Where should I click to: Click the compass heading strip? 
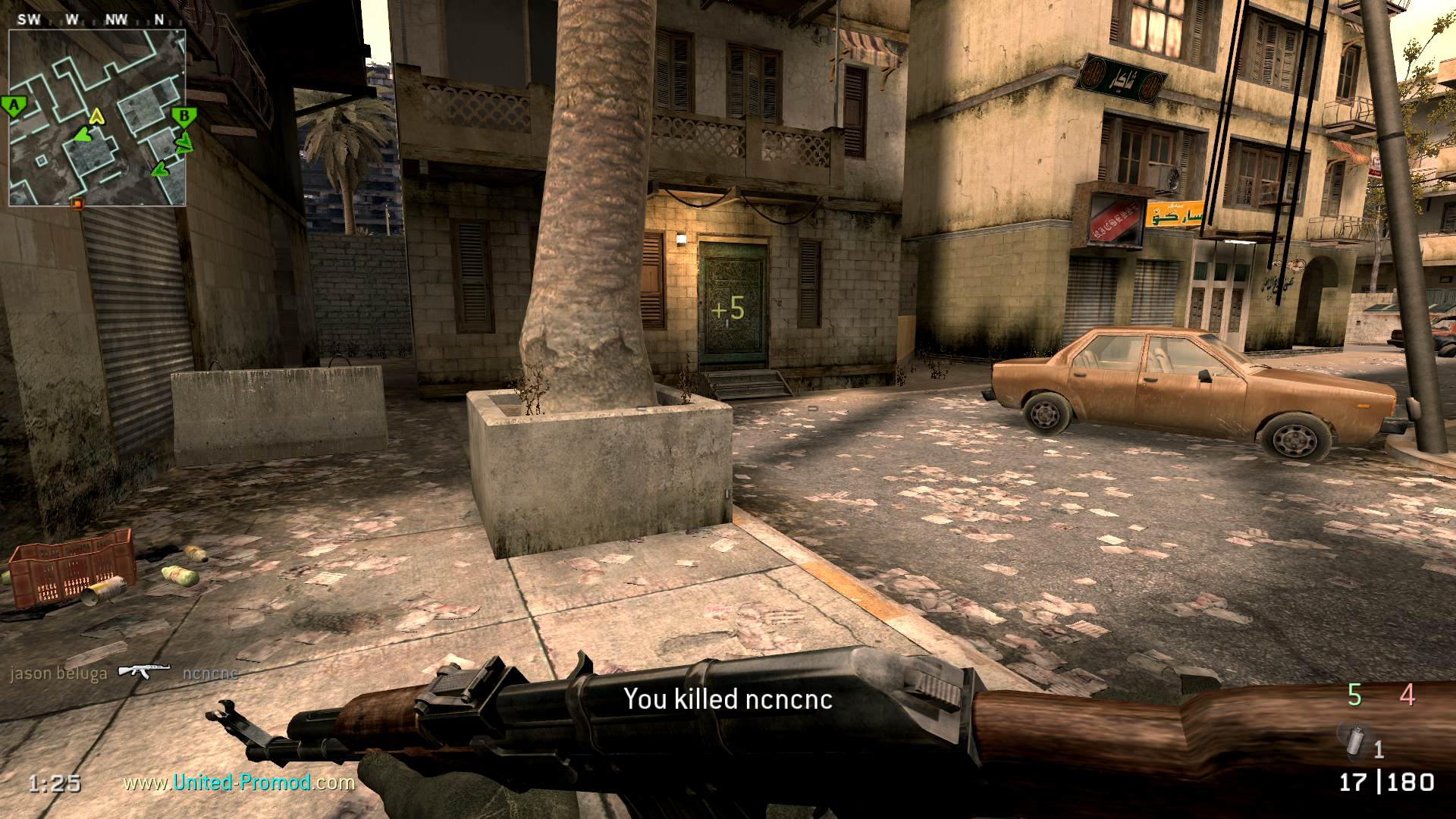(96, 20)
